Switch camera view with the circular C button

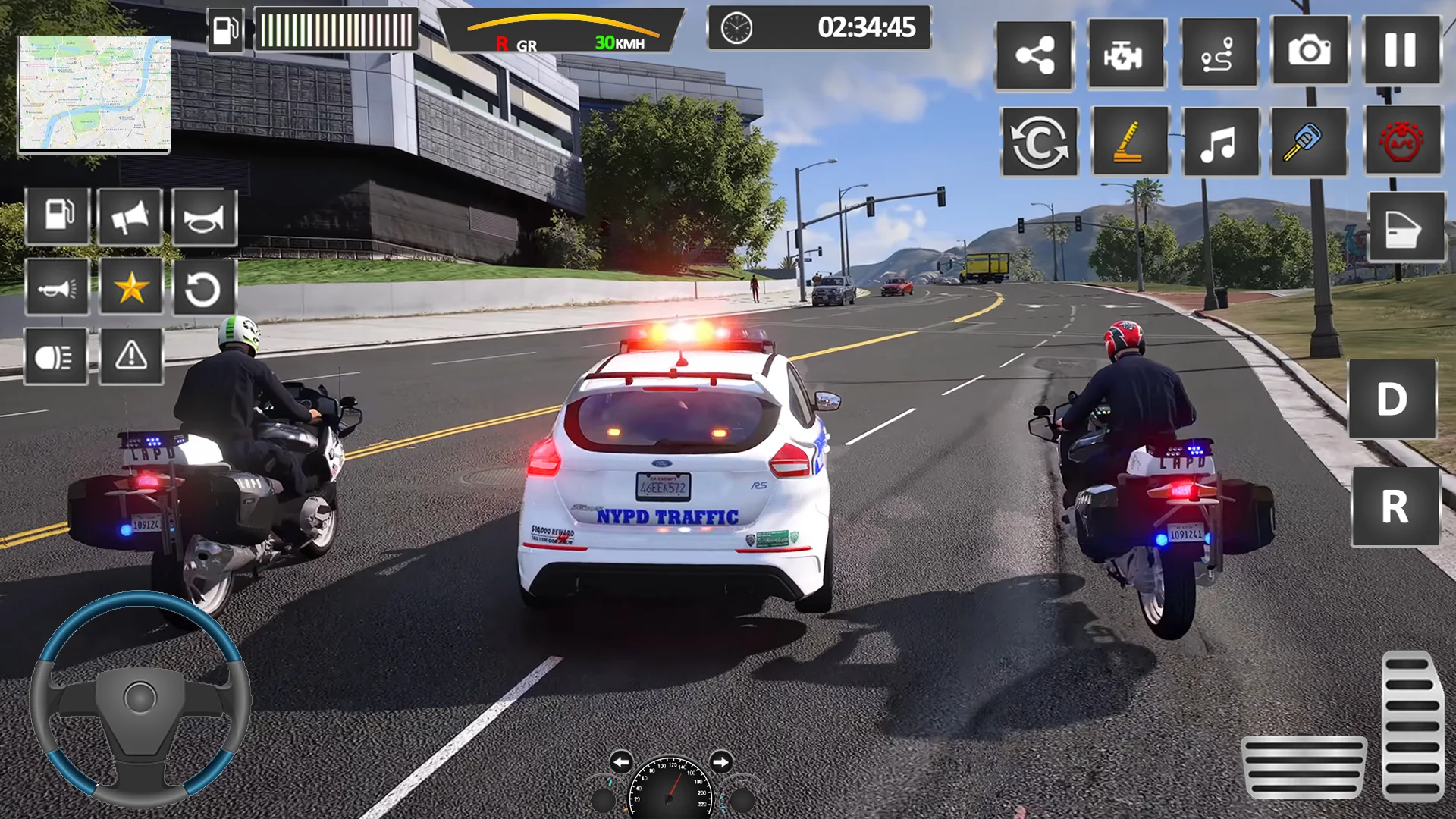(1039, 142)
